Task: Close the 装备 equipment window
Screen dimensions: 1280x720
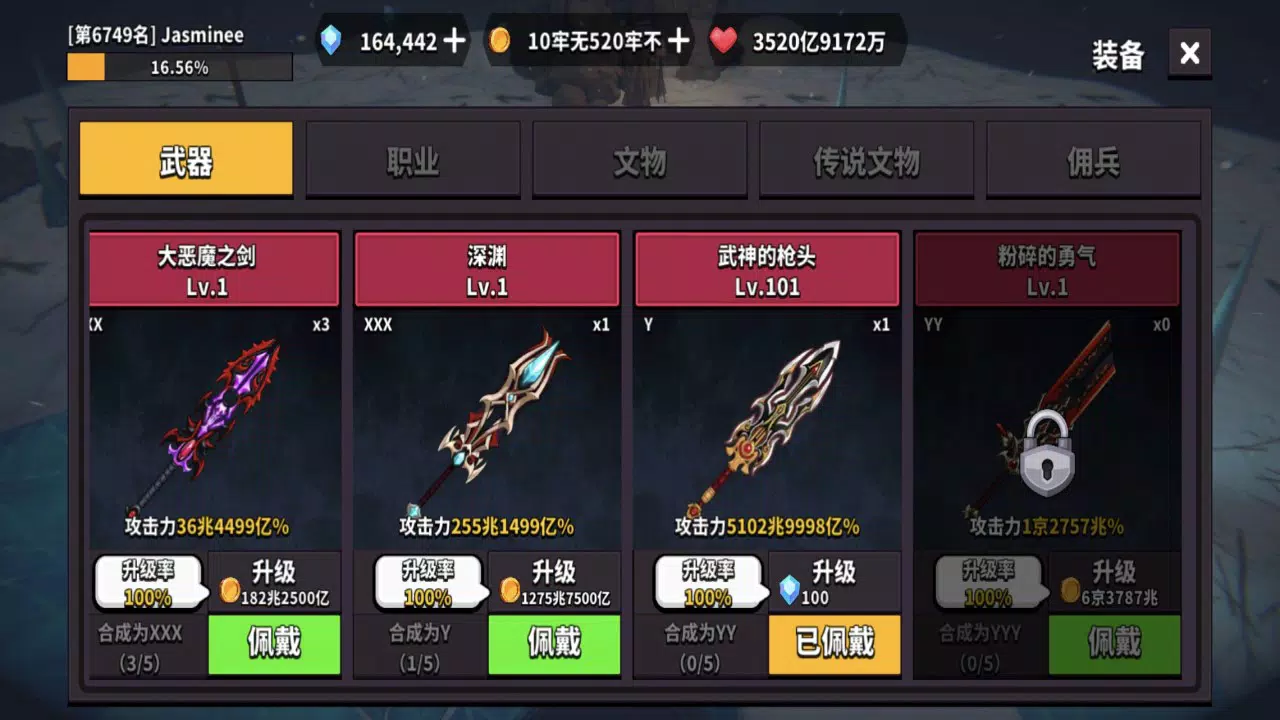Action: [x=1189, y=54]
